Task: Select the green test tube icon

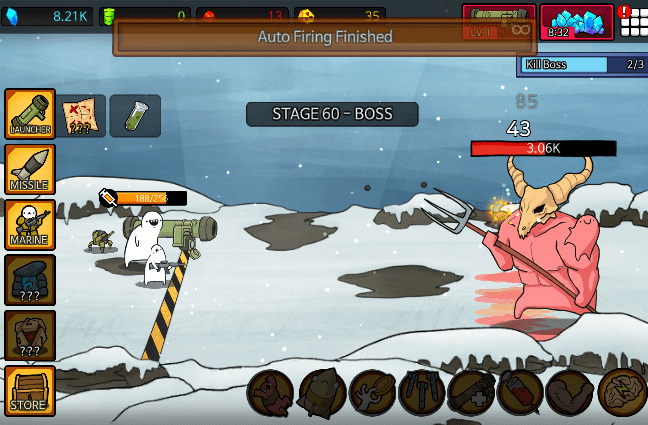Action: coord(135,116)
